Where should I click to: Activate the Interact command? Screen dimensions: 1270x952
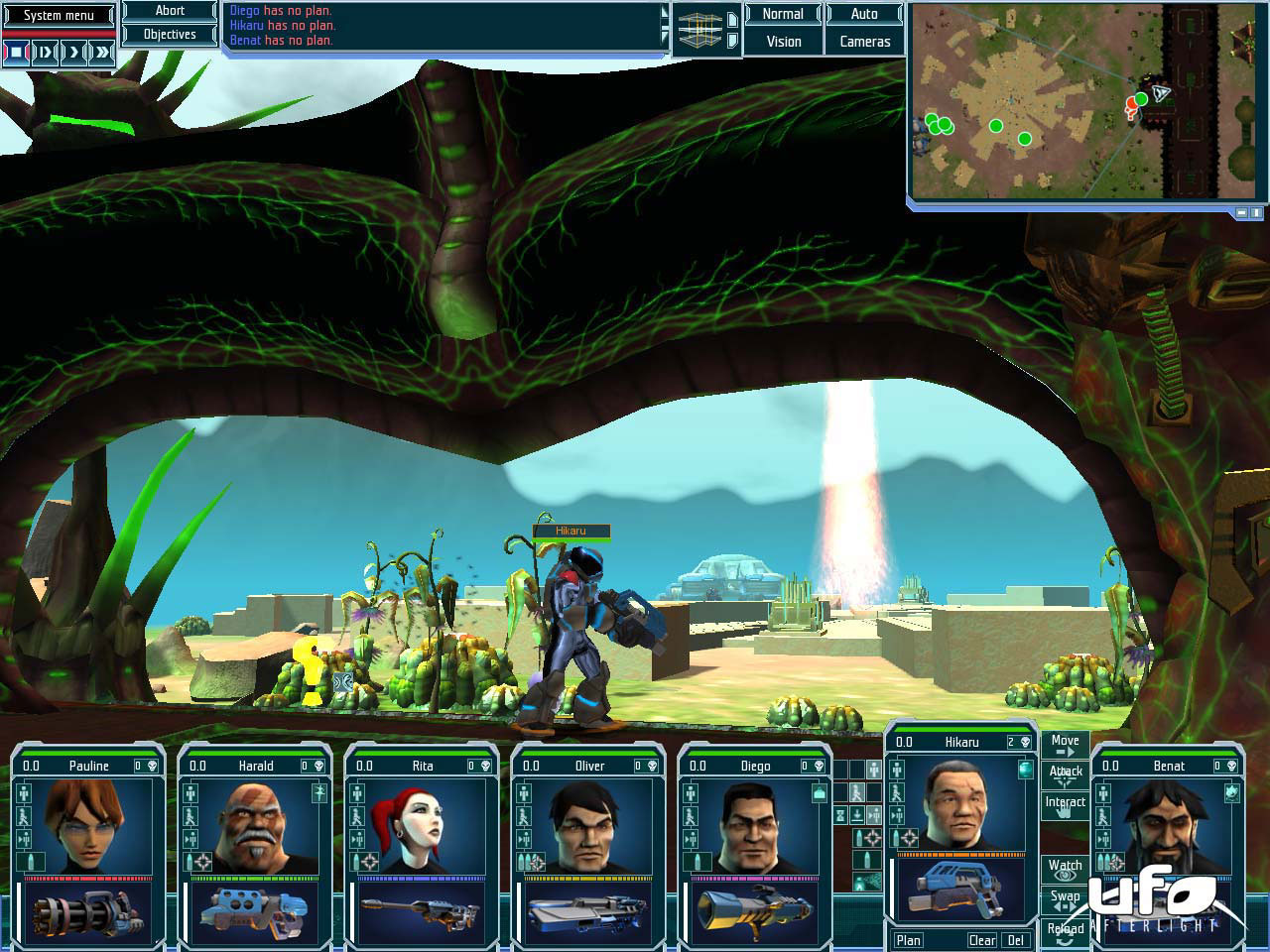tap(1065, 804)
